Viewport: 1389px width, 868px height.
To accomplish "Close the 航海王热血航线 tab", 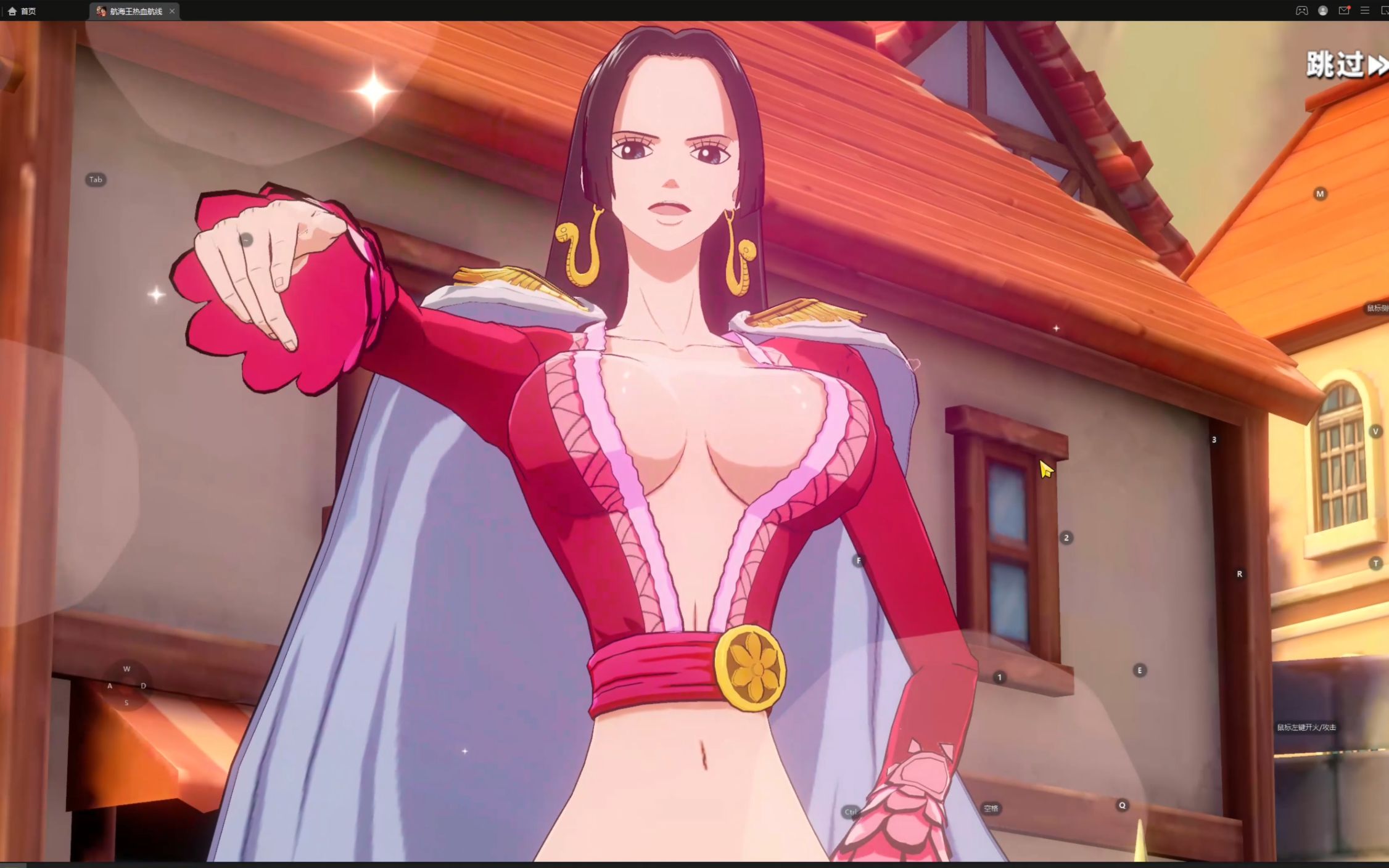I will click(173, 10).
